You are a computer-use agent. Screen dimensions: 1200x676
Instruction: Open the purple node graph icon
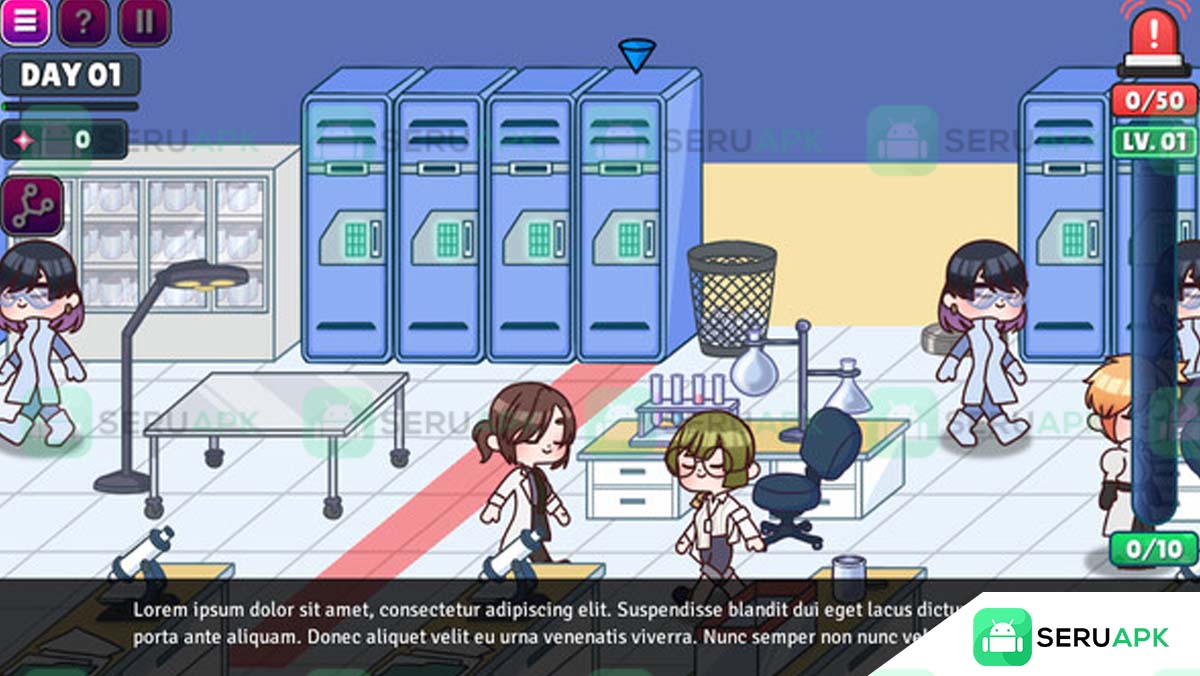[33, 206]
